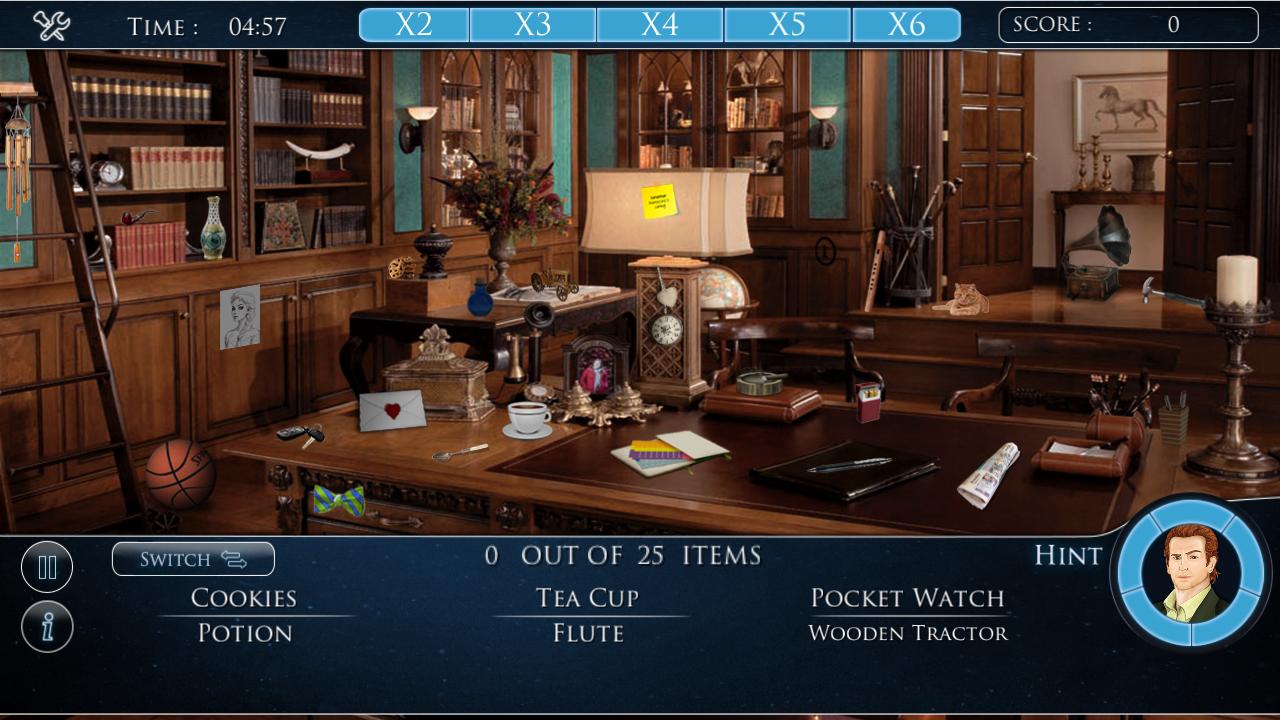
Task: Click the pocket watch hanging on the clock
Action: coord(666,327)
